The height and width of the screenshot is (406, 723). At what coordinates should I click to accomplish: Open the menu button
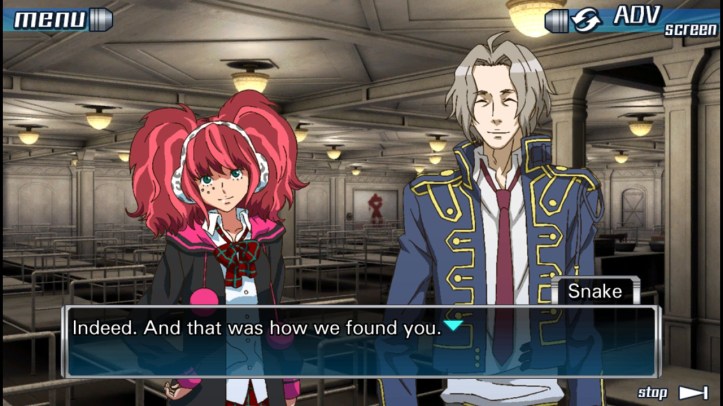(60, 19)
